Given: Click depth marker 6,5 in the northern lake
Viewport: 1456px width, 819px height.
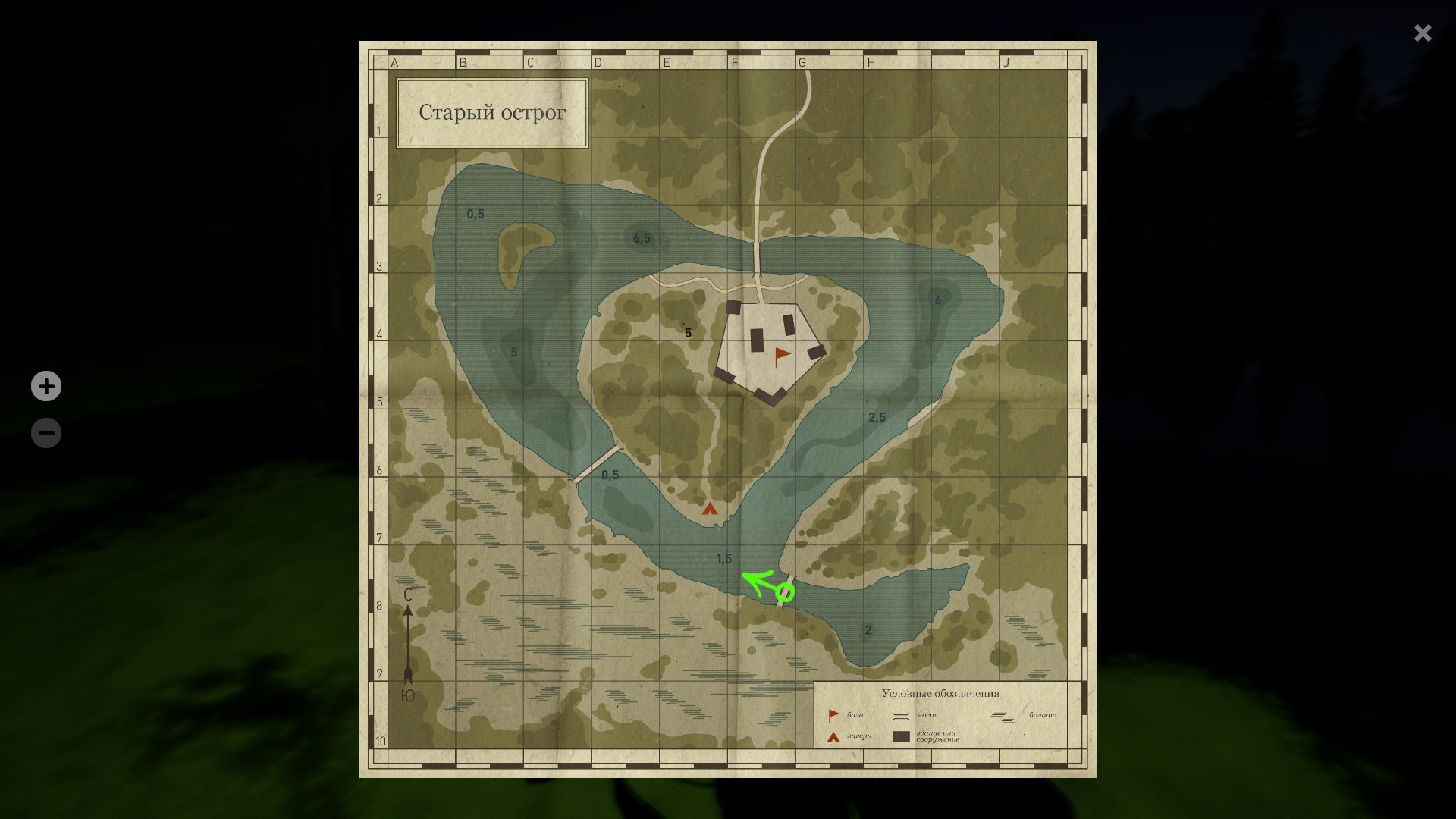Looking at the screenshot, I should click(641, 237).
